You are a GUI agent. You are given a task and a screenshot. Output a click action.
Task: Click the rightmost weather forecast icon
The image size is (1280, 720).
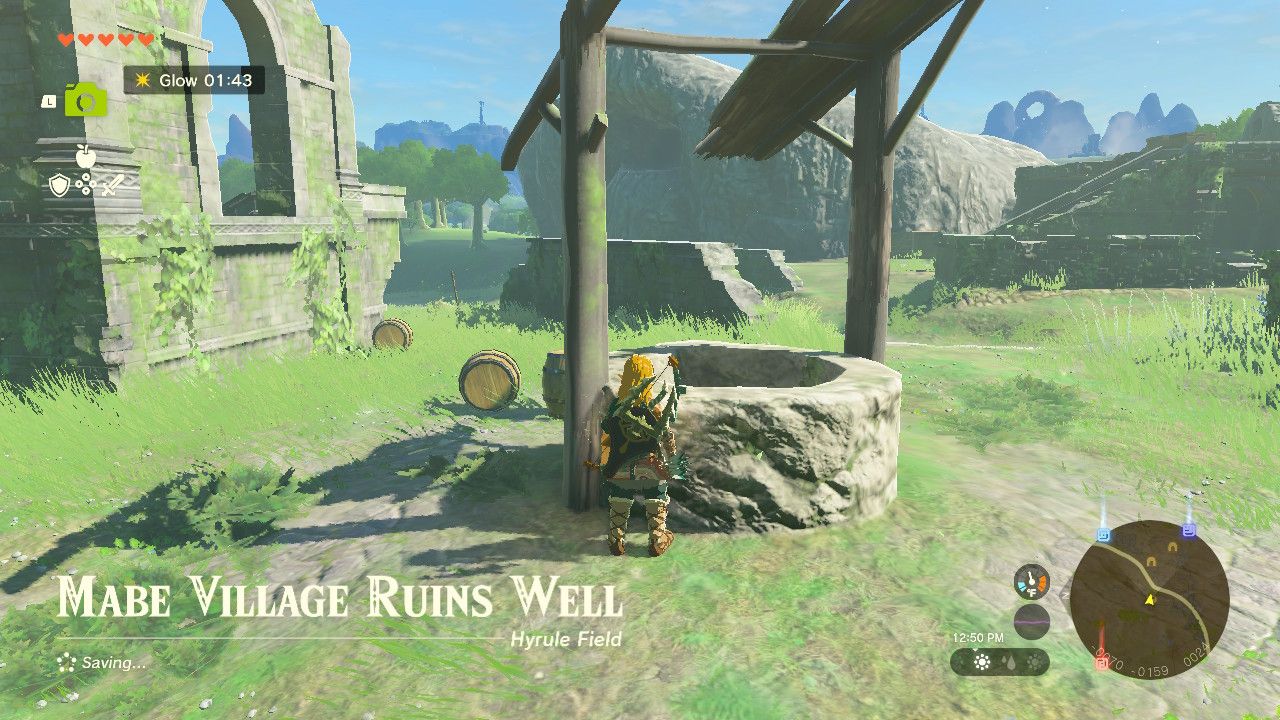(1034, 662)
